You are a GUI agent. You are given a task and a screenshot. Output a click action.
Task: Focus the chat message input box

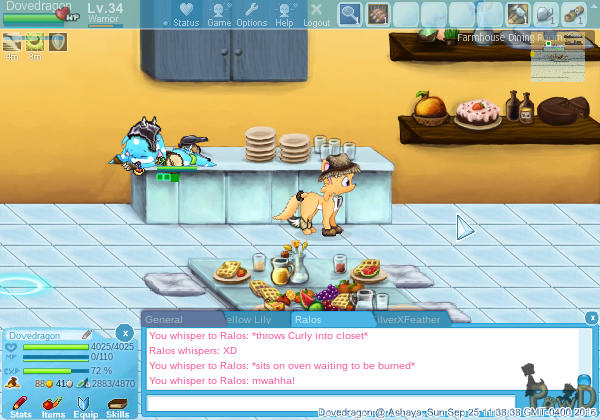pos(330,402)
